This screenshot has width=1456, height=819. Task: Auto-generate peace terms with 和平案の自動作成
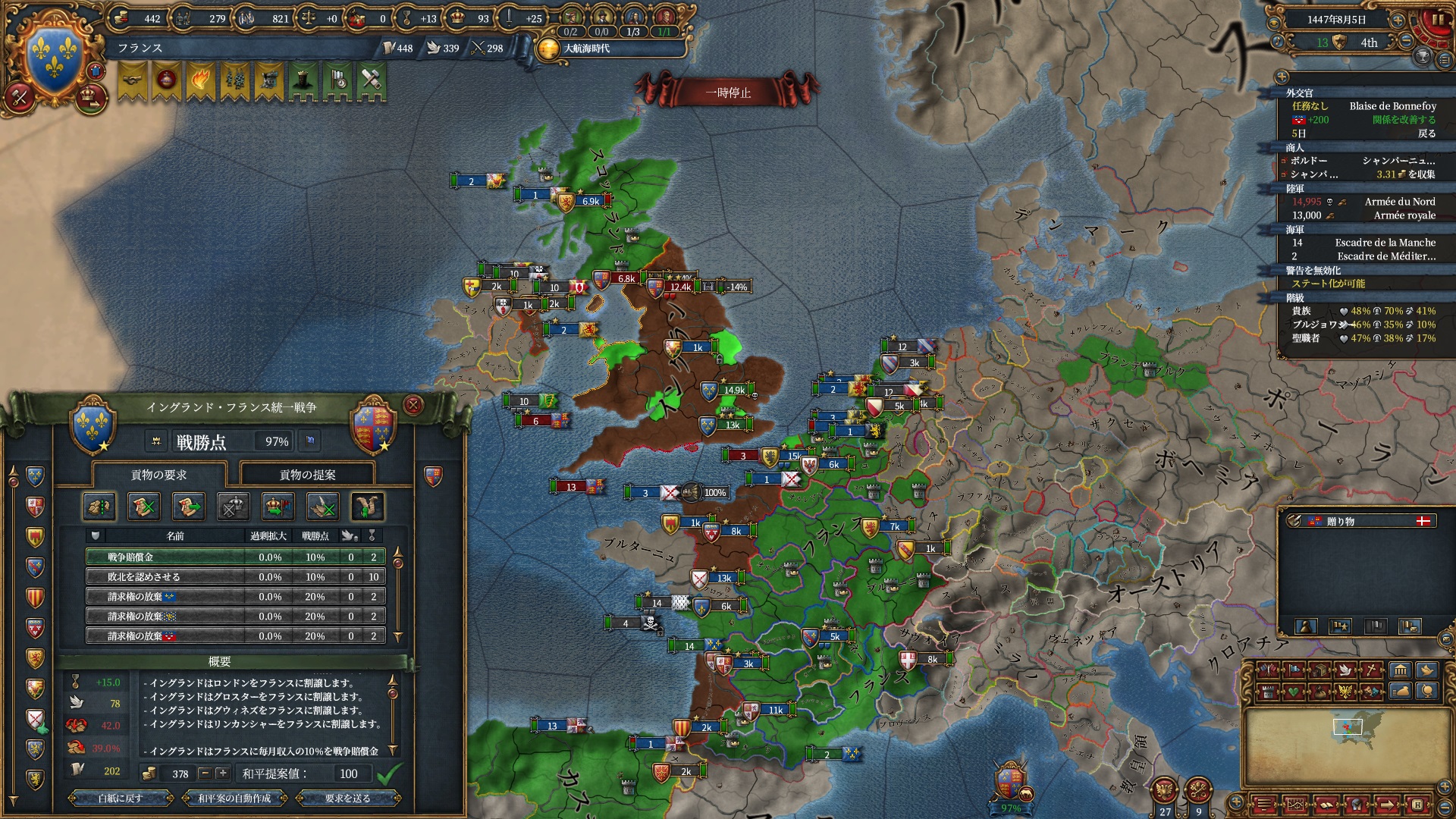coord(234,798)
